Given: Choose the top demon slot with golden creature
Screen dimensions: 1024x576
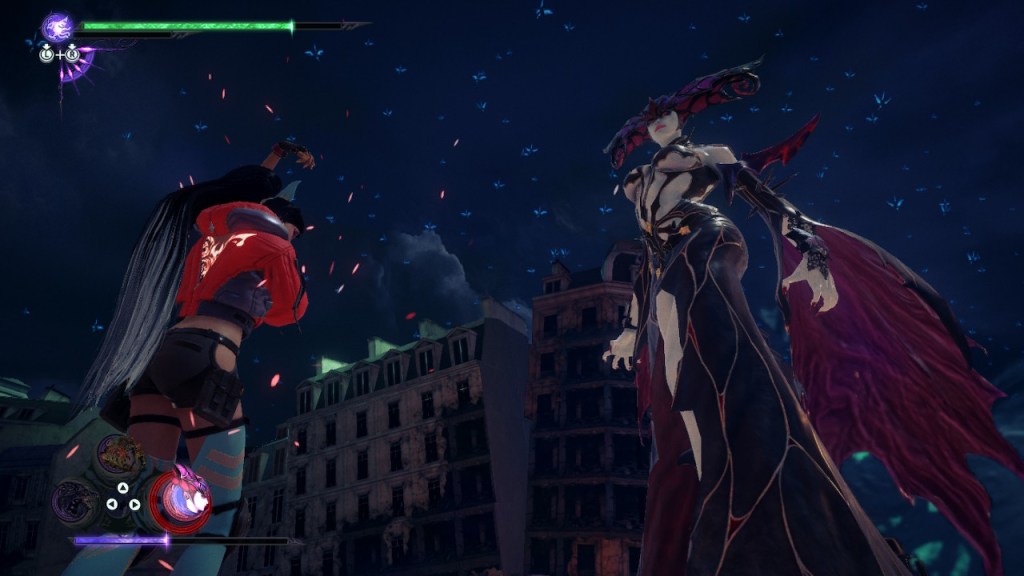Looking at the screenshot, I should 119,455.
